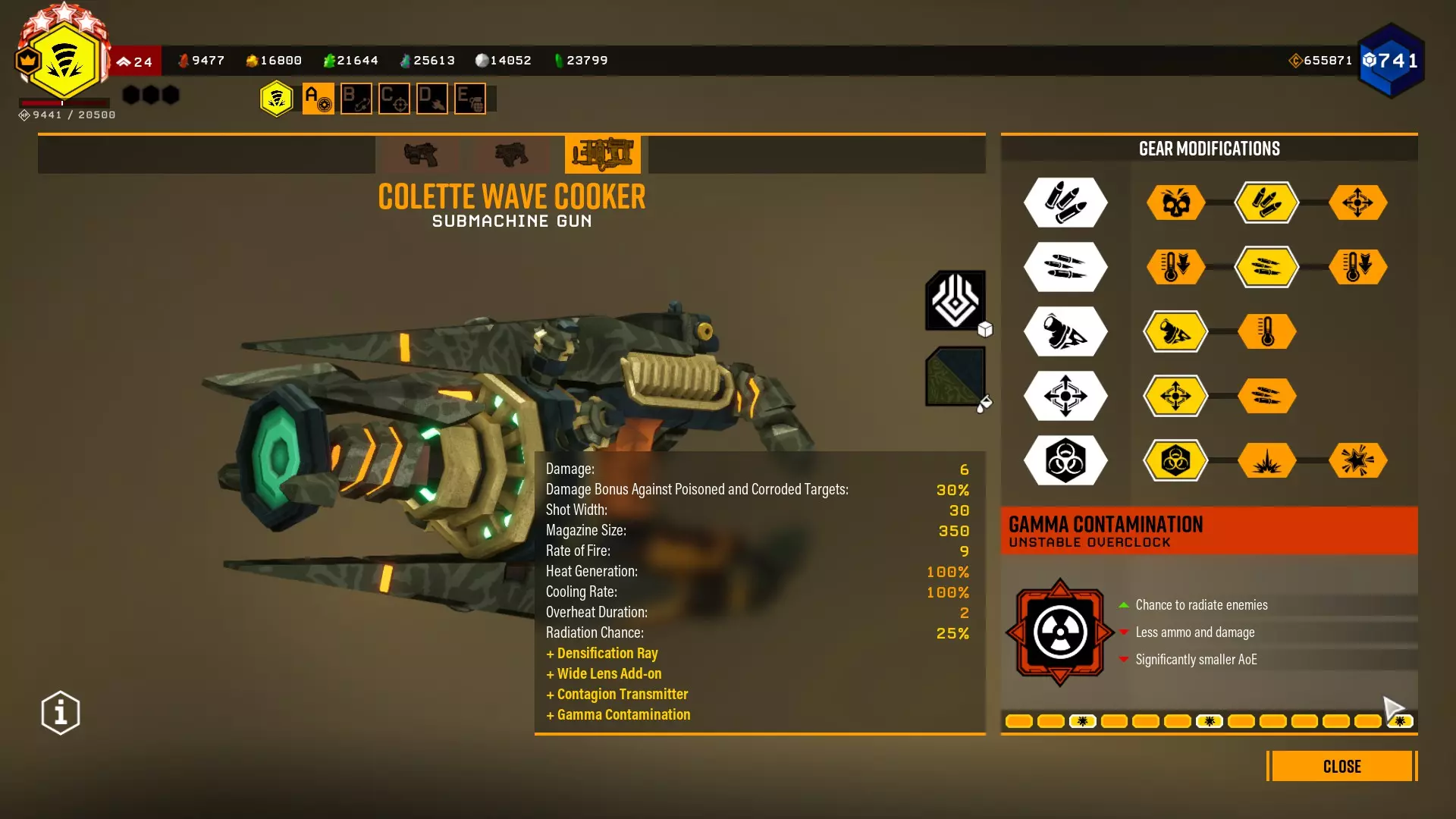Pick the starburst shrapnel modification
The height and width of the screenshot is (819, 1456).
pyautogui.click(x=1357, y=460)
